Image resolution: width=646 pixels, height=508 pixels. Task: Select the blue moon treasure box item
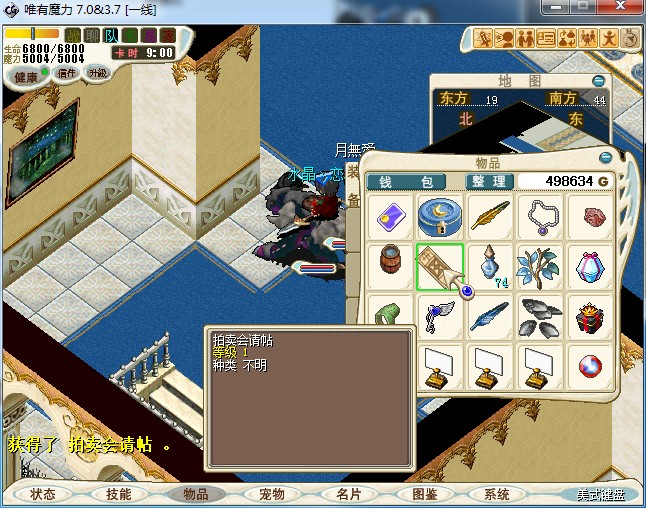click(439, 217)
